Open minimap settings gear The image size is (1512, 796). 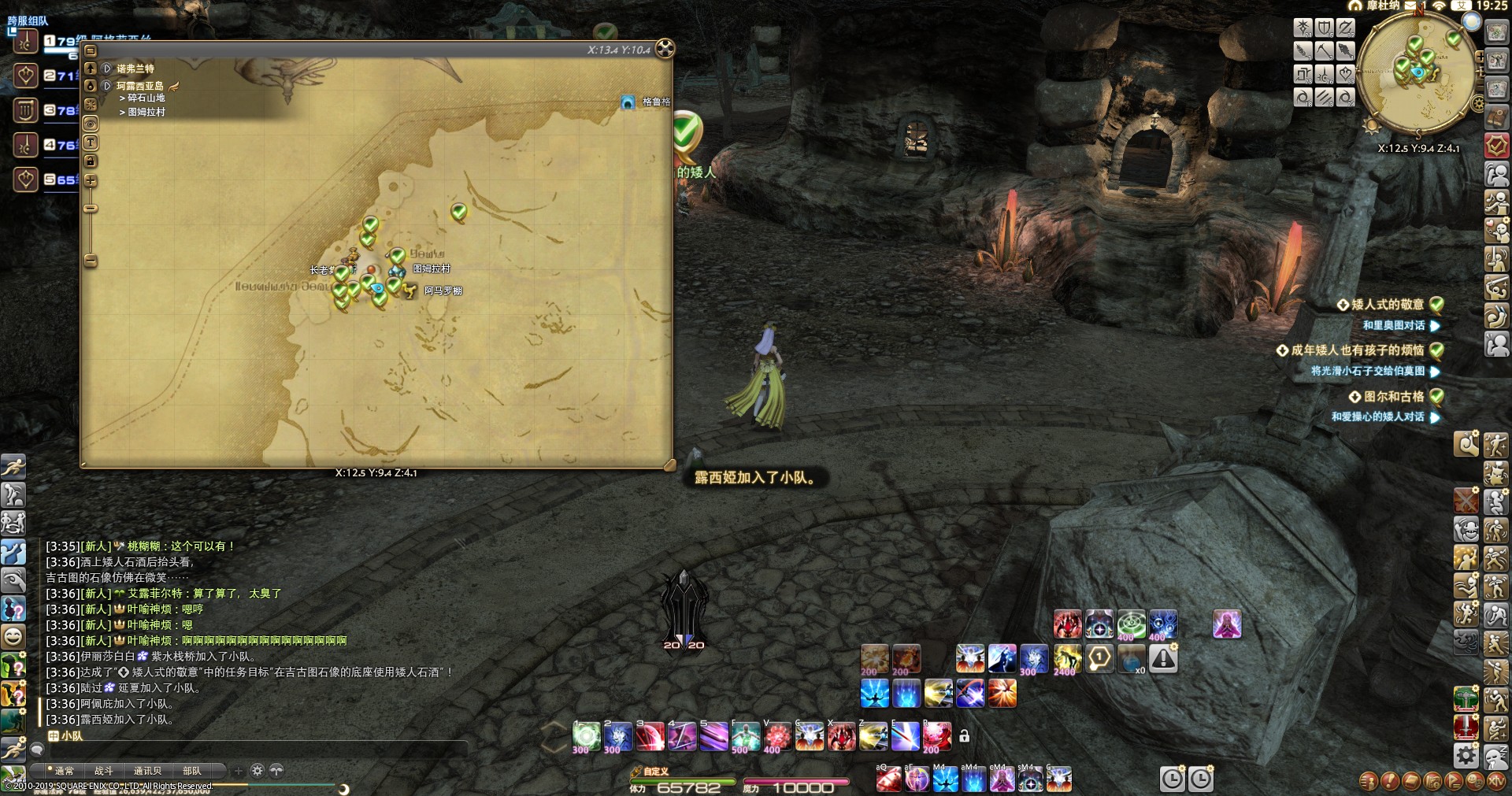click(x=1478, y=104)
